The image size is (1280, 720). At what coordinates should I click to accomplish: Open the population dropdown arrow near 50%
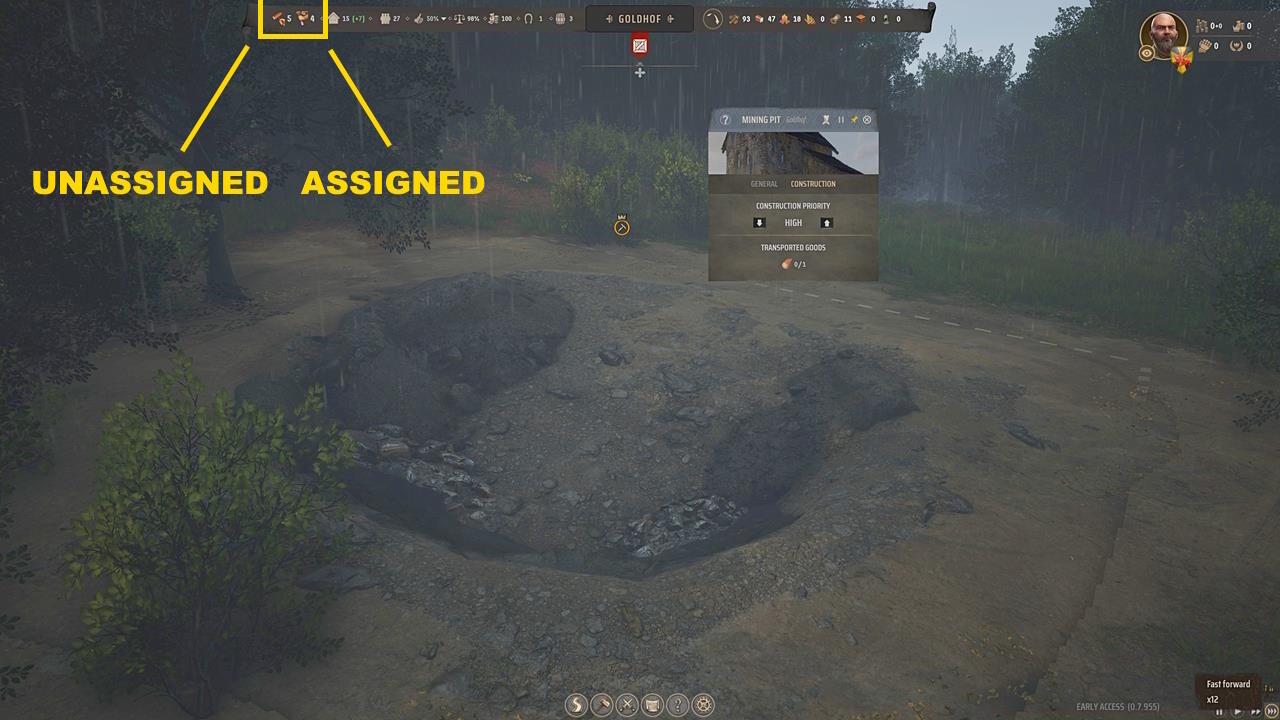click(x=443, y=18)
